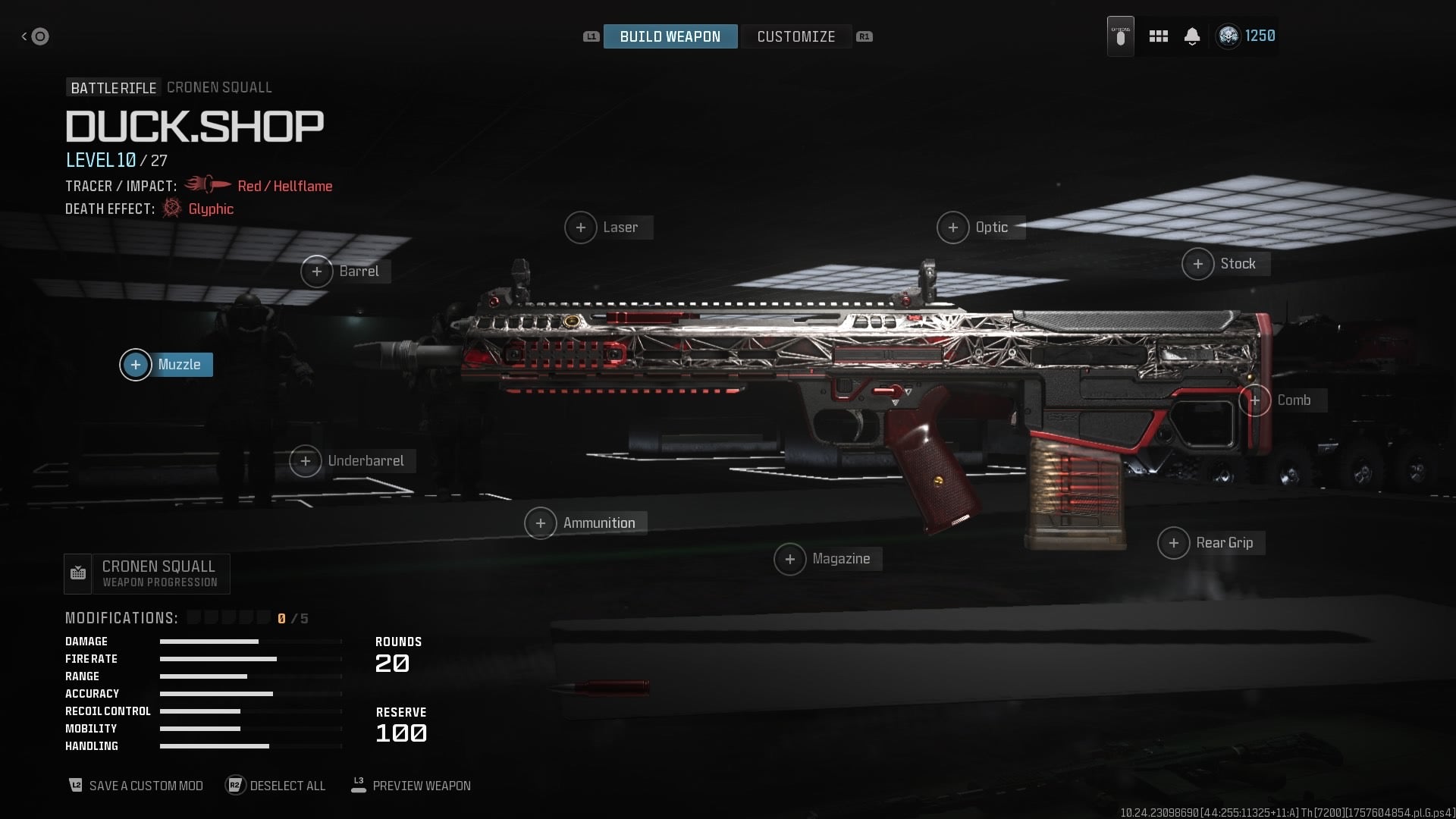Choose the Underbarrel attachment slot

[x=353, y=461]
